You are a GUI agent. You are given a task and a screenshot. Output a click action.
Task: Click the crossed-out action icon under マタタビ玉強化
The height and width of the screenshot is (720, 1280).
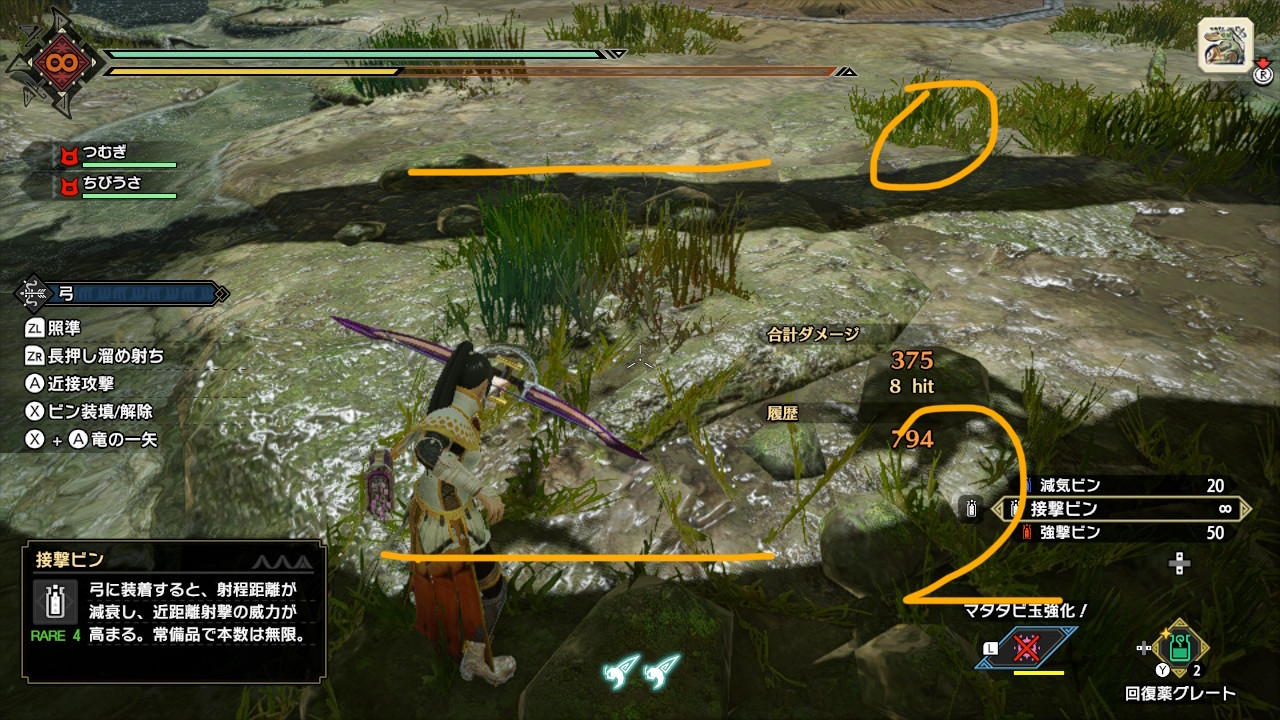1027,648
